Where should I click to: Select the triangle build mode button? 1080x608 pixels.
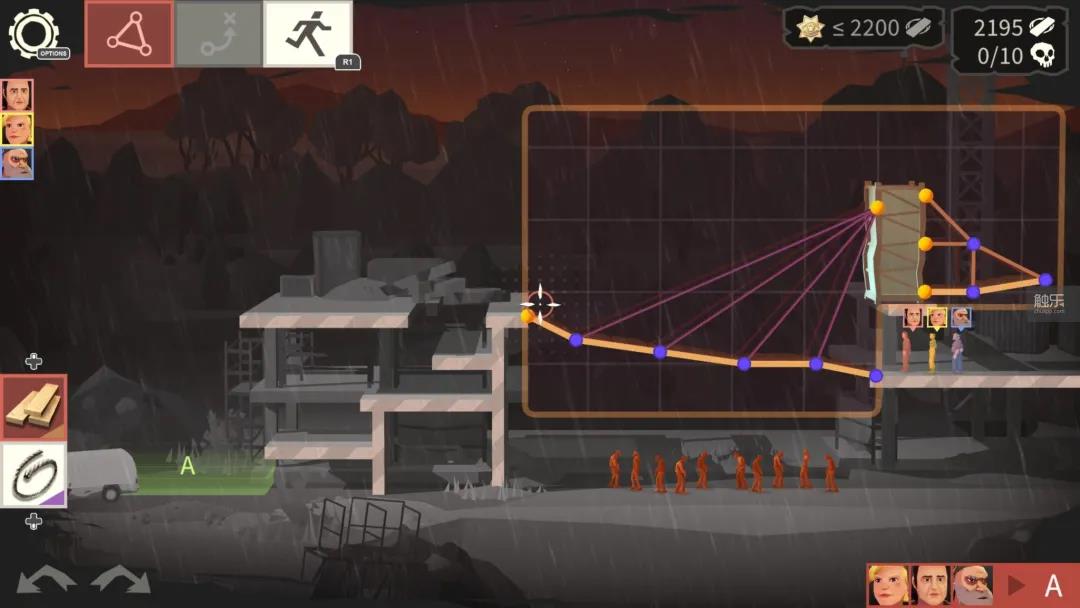pyautogui.click(x=129, y=34)
